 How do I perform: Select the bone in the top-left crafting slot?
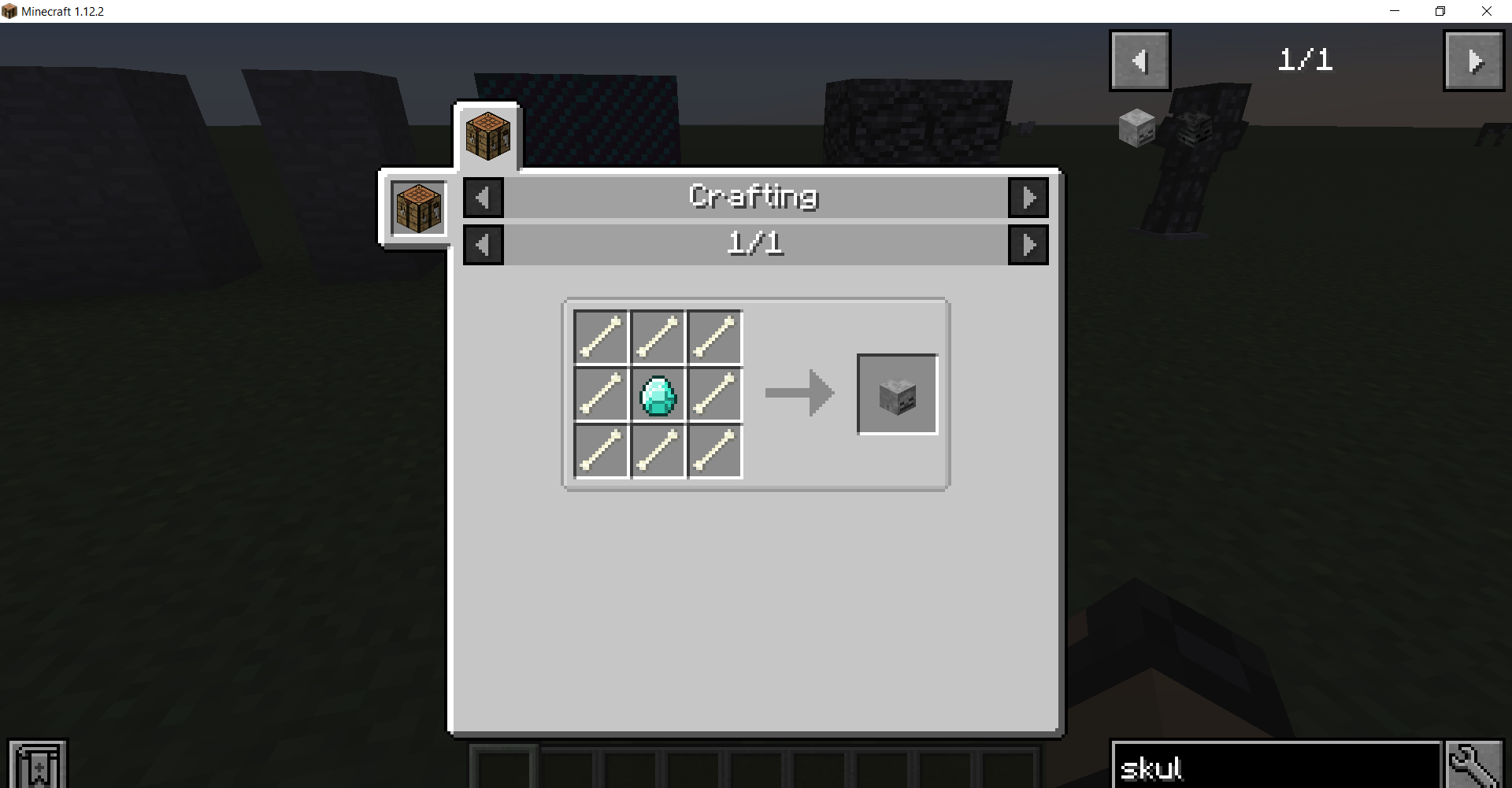coord(602,338)
